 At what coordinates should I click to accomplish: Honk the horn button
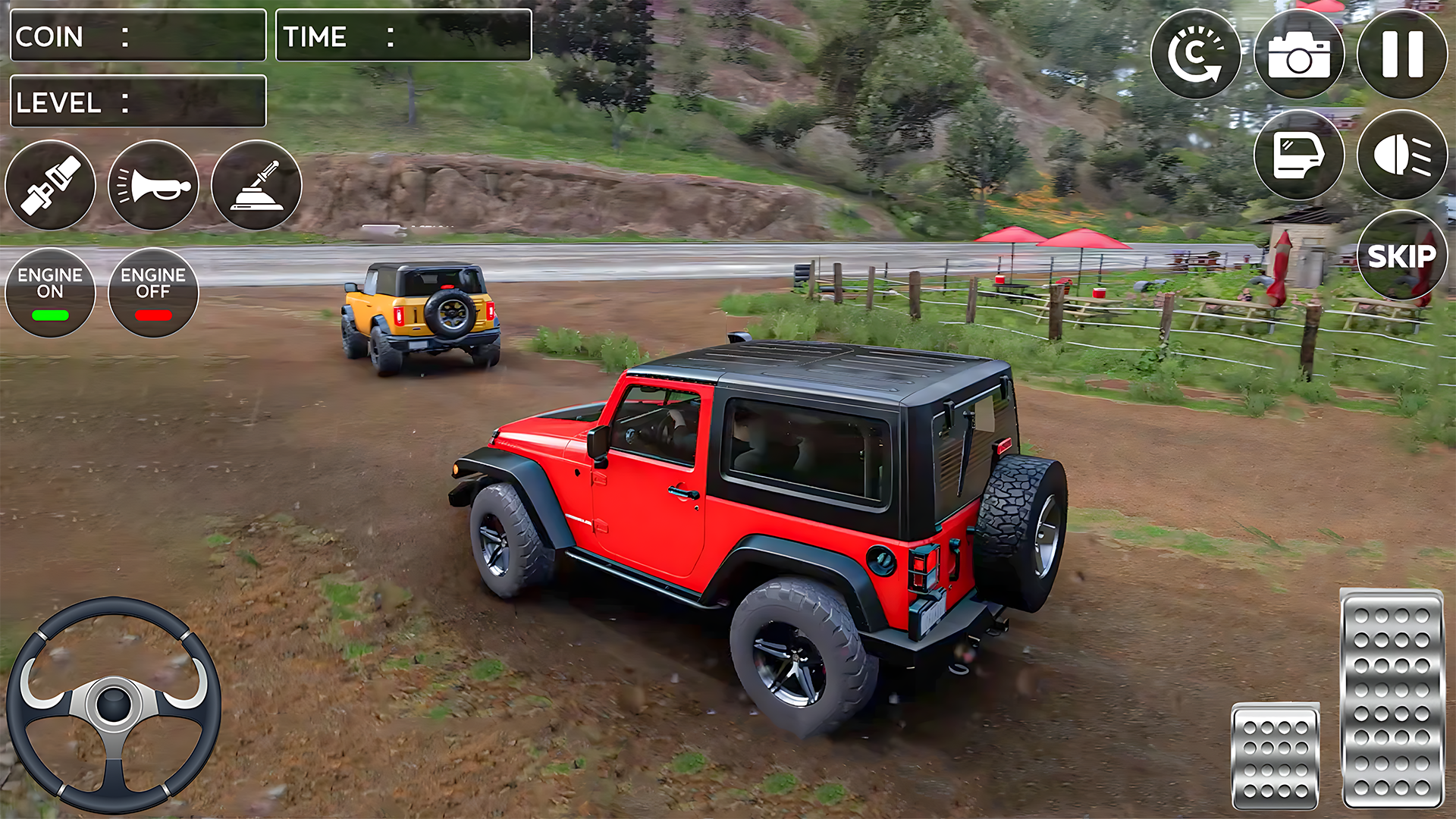(153, 185)
